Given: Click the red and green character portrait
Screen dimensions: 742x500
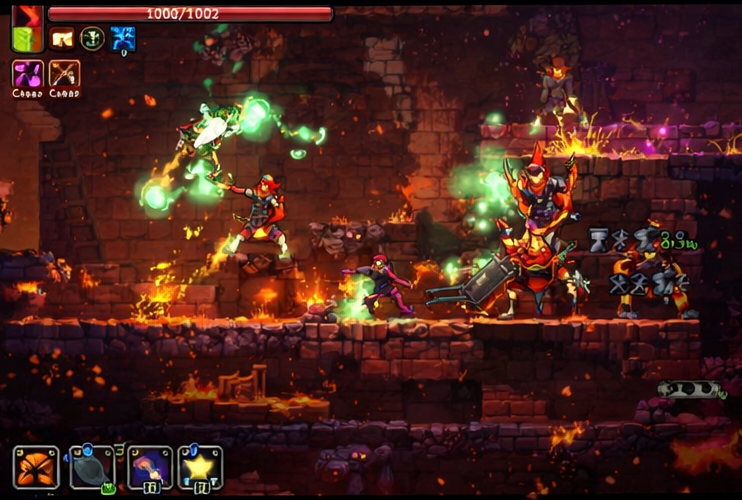Looking at the screenshot, I should [x=27, y=28].
